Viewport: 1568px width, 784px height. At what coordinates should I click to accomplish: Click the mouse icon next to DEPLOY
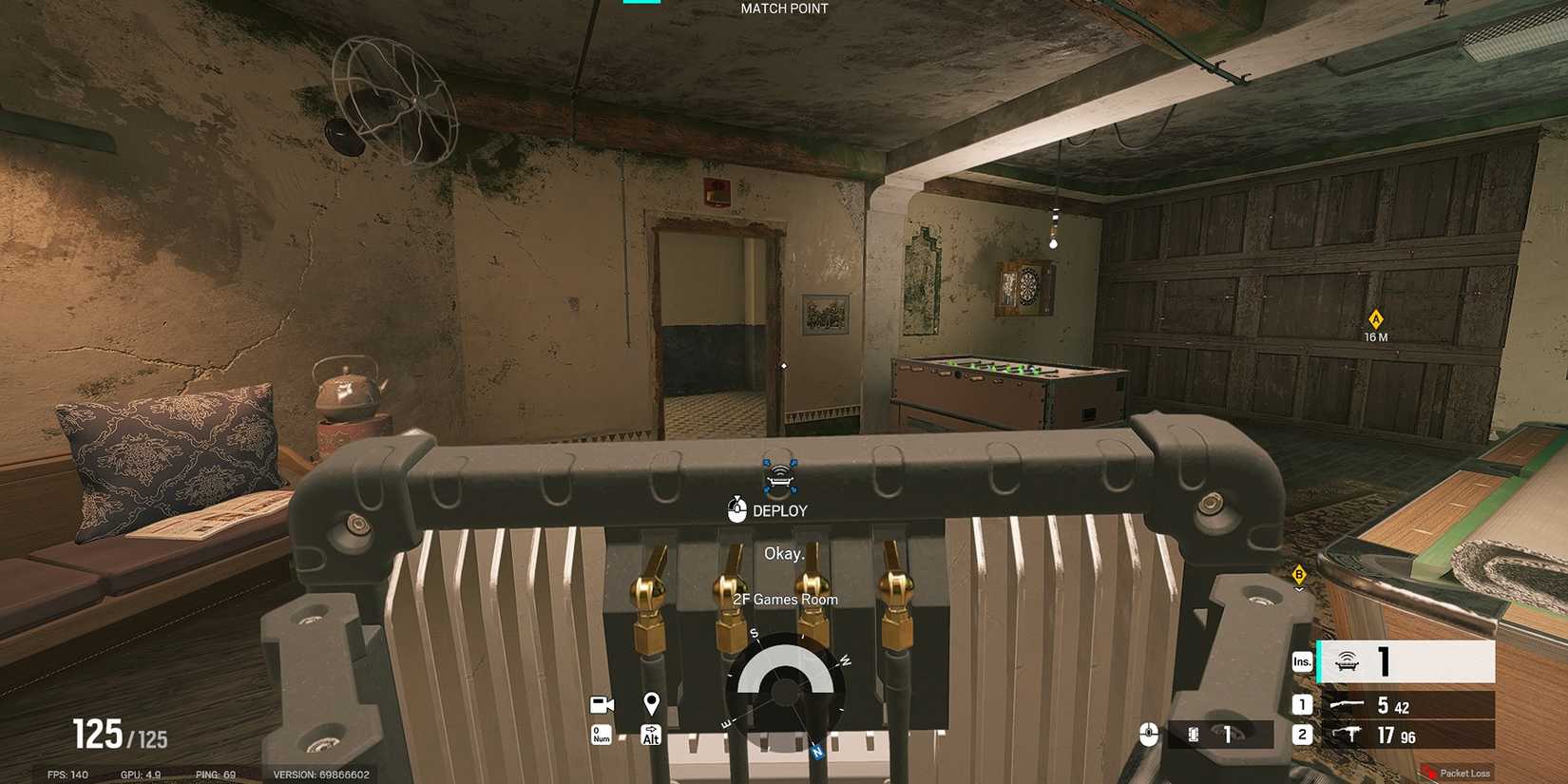pyautogui.click(x=736, y=509)
